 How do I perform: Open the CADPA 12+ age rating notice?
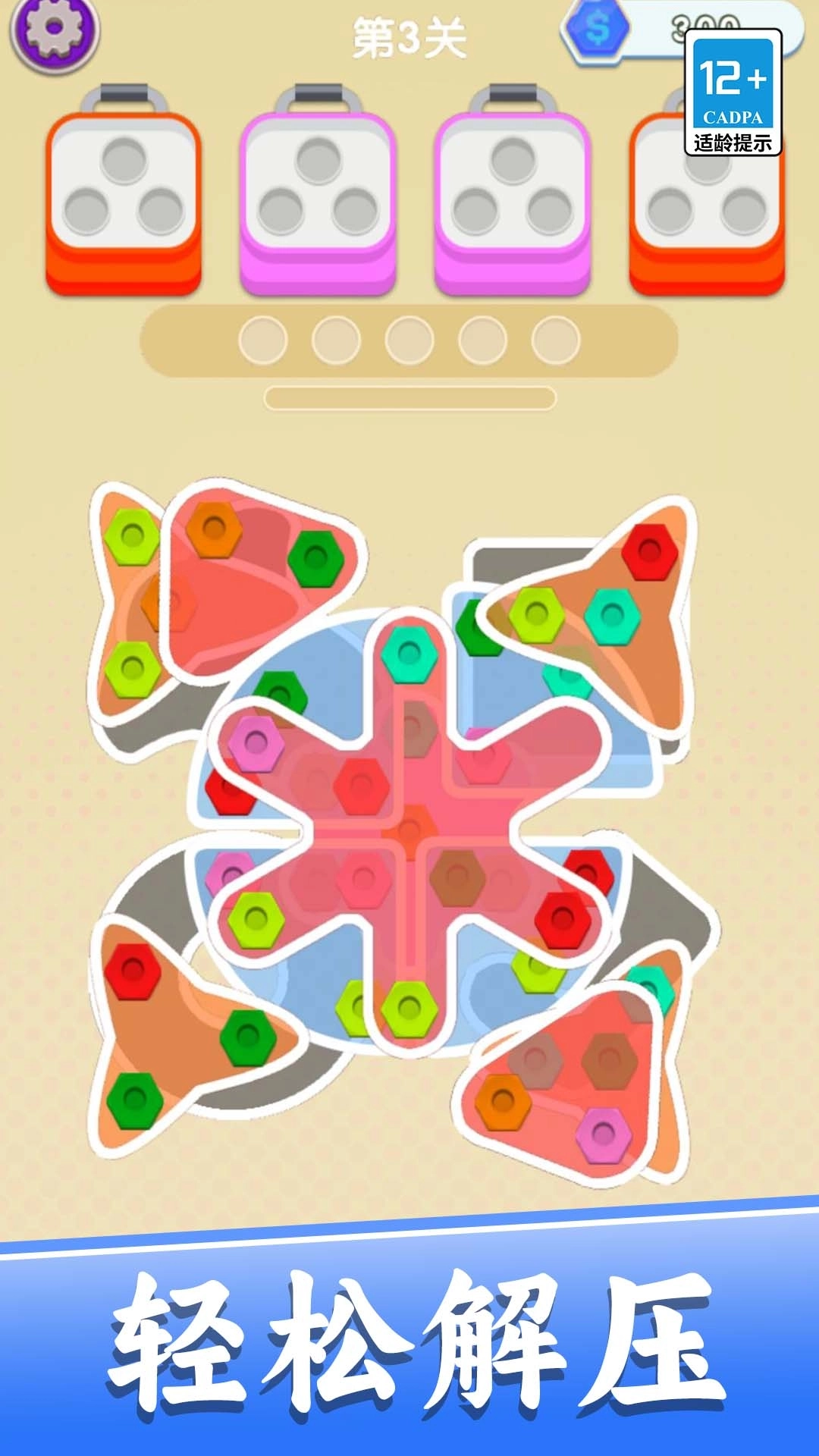pos(733,93)
